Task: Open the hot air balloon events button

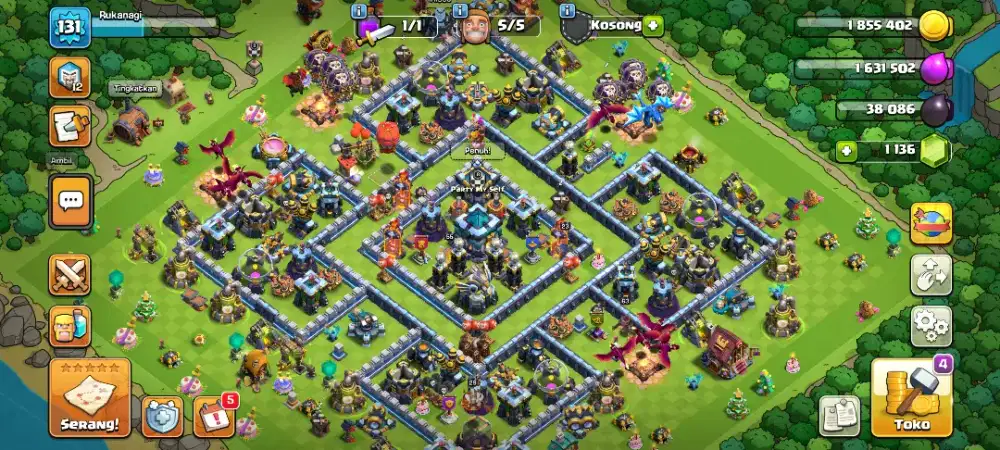Action: tap(930, 224)
